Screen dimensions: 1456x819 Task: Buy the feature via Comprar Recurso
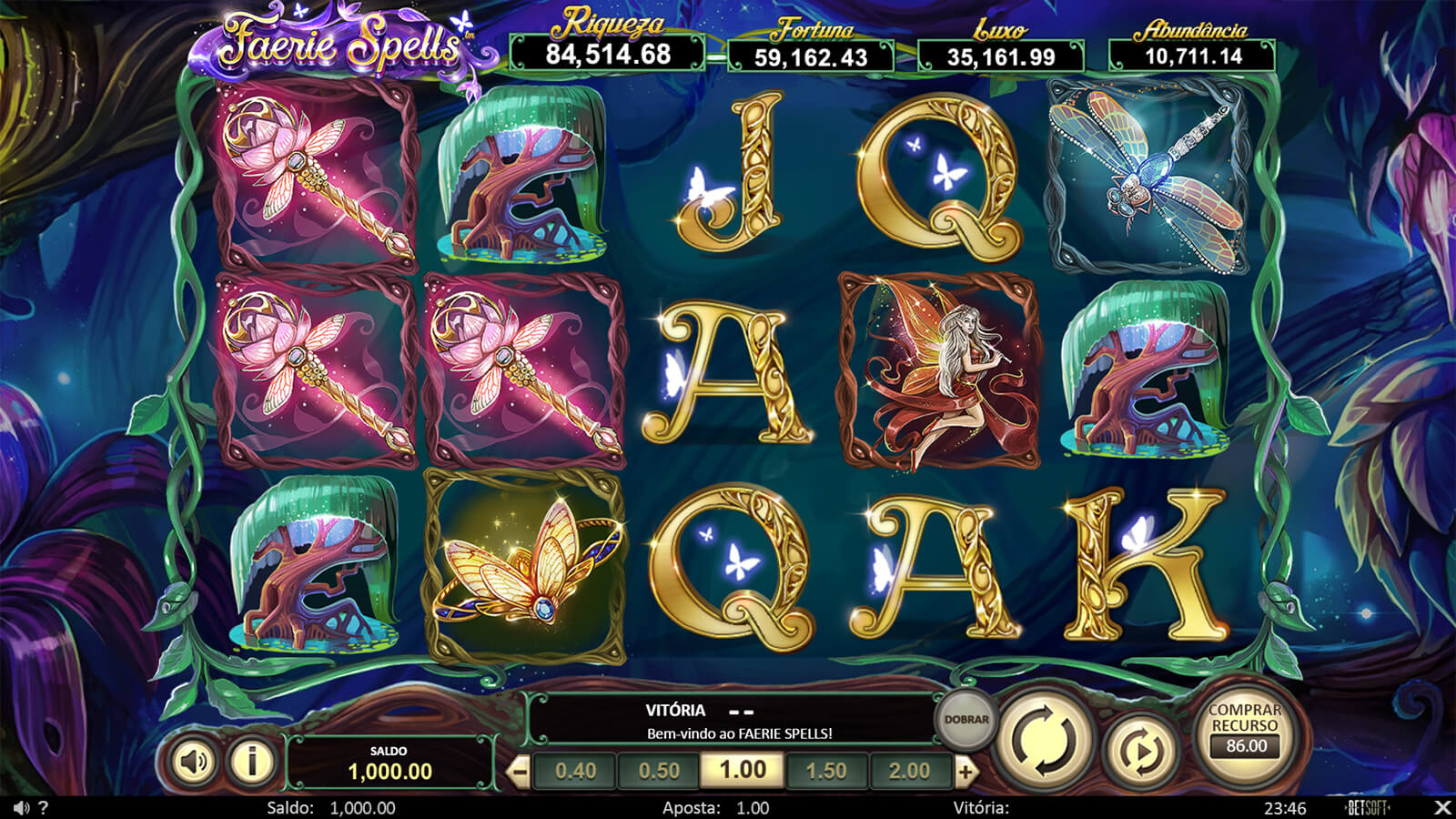click(x=1245, y=729)
